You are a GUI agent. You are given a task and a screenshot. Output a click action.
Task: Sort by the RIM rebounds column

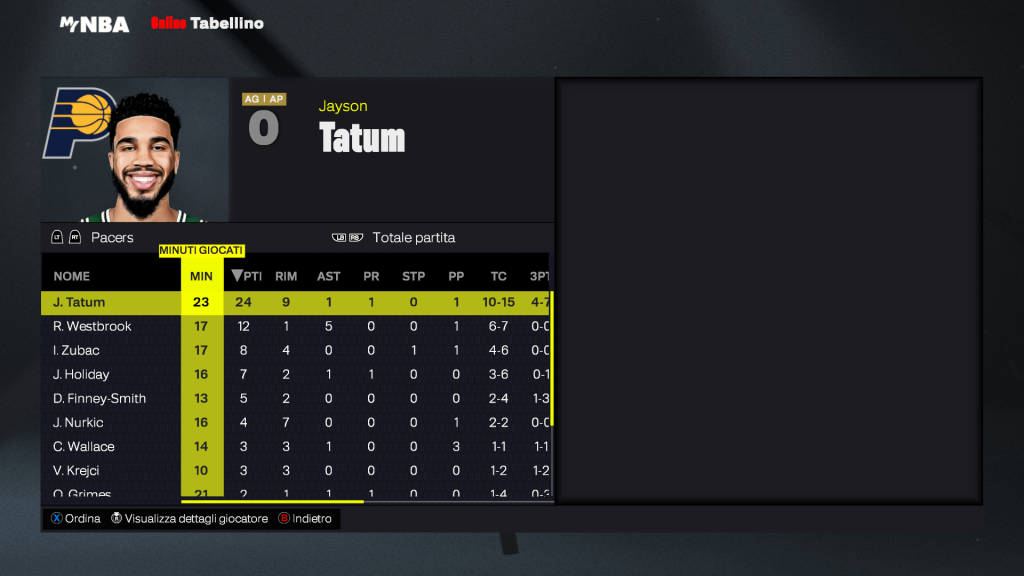[x=286, y=276]
